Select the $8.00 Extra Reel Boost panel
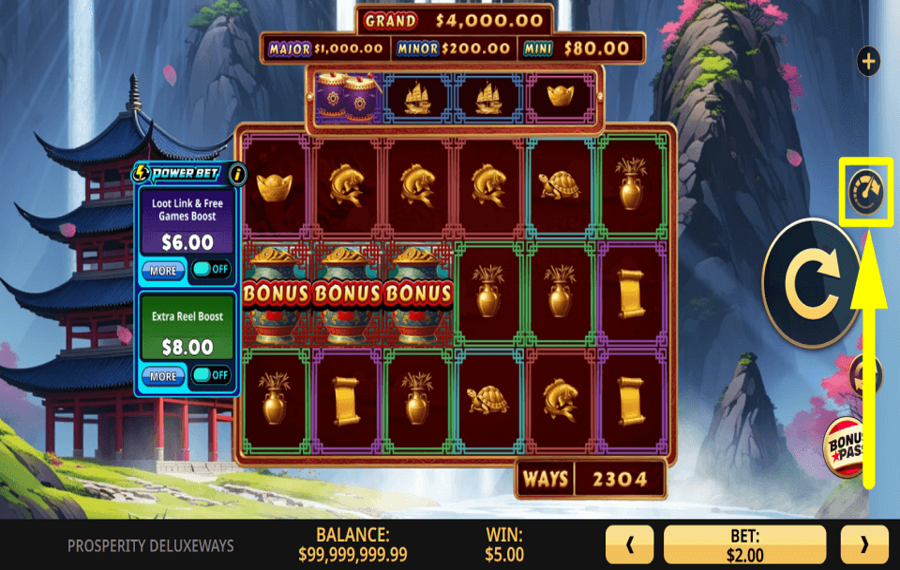Image resolution: width=900 pixels, height=570 pixels. tap(187, 330)
